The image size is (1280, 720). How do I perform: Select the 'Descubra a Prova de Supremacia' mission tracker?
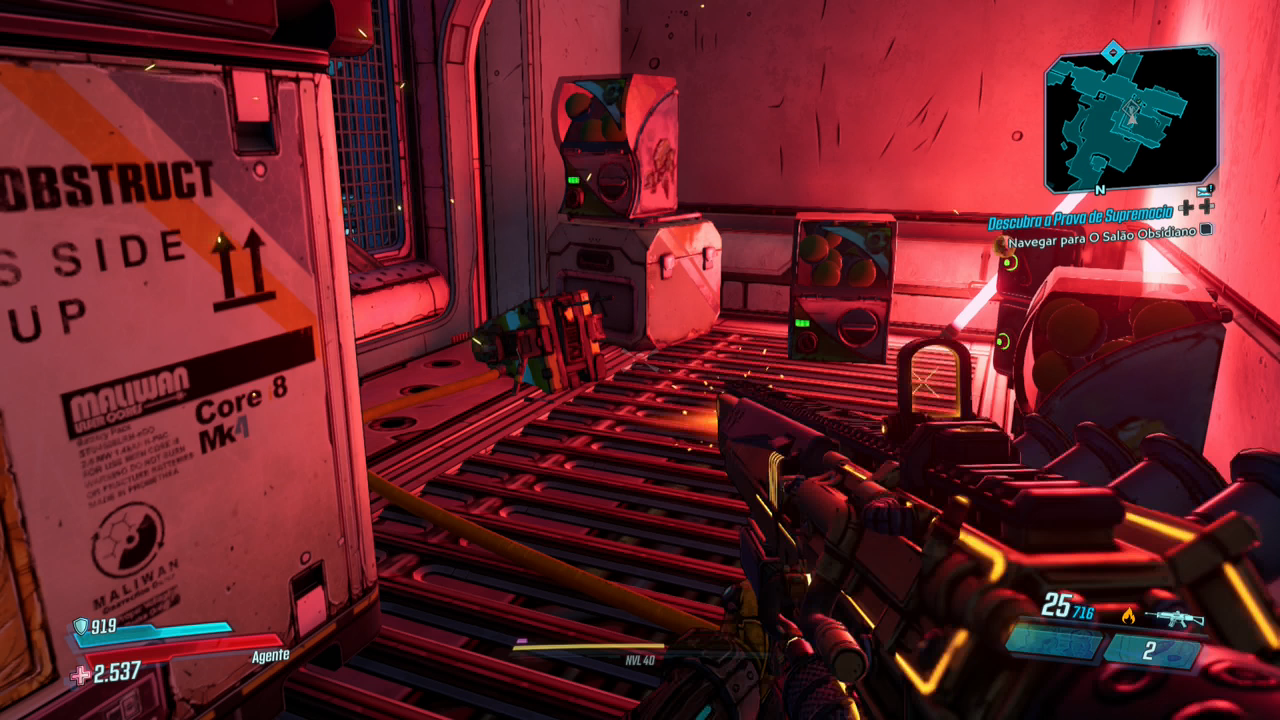[1080, 222]
